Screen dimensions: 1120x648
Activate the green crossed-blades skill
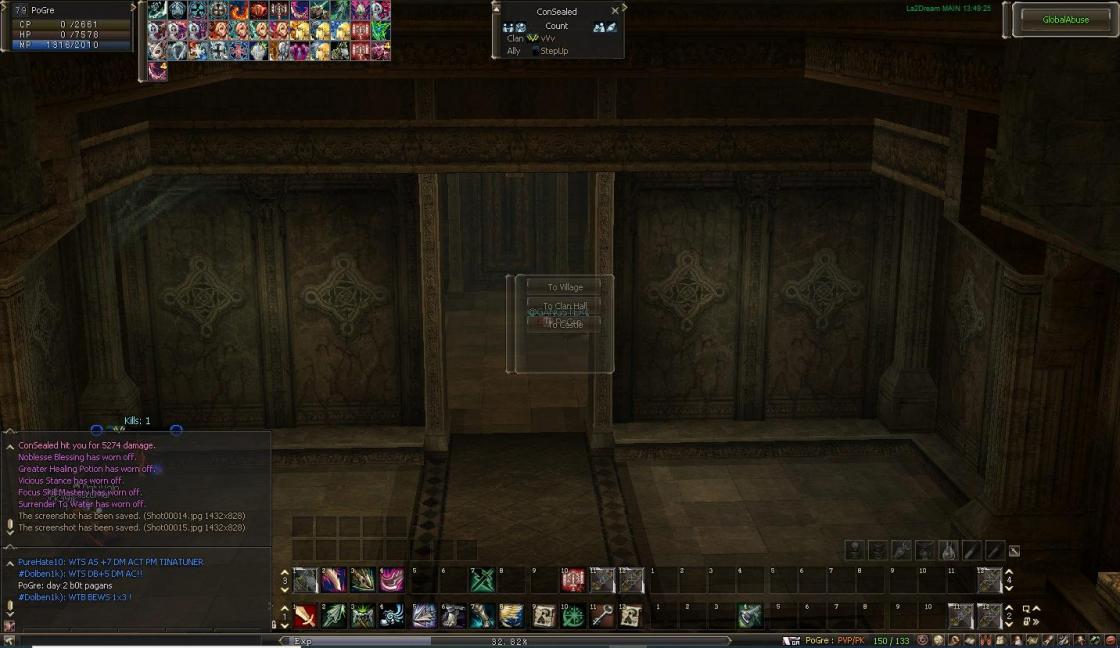pos(483,580)
